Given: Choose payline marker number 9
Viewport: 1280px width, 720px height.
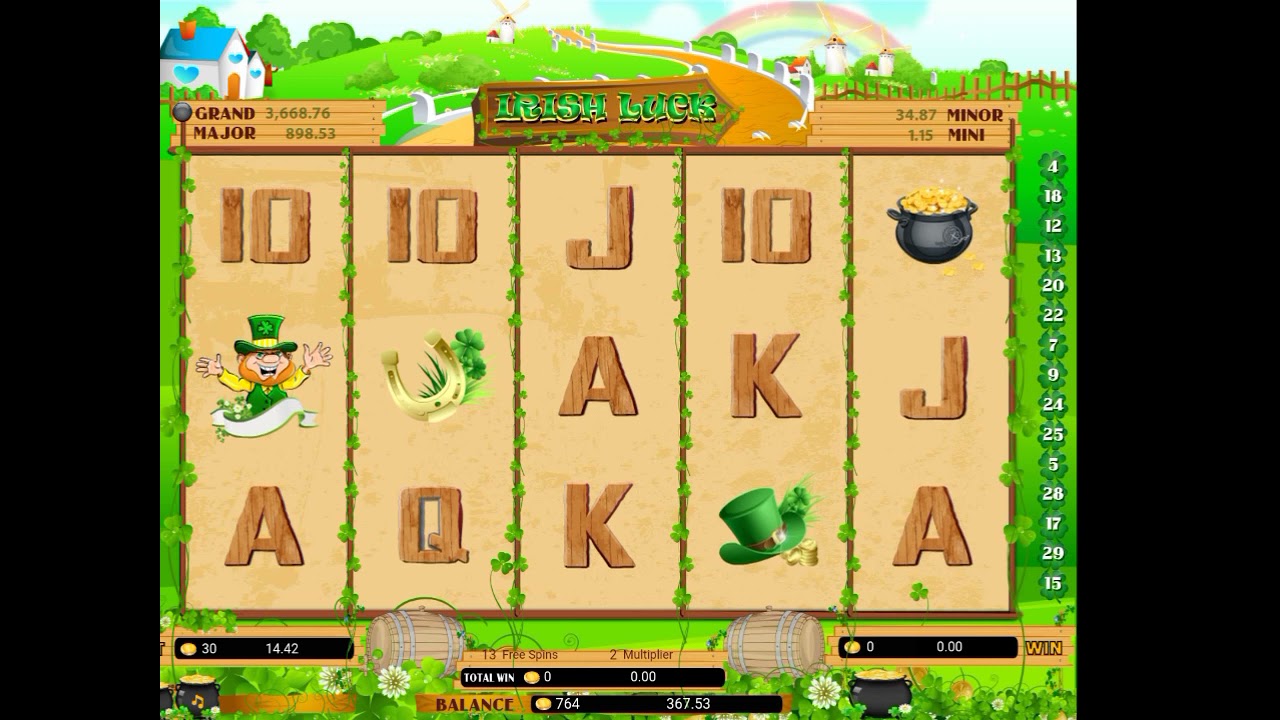Looking at the screenshot, I should pos(1052,375).
